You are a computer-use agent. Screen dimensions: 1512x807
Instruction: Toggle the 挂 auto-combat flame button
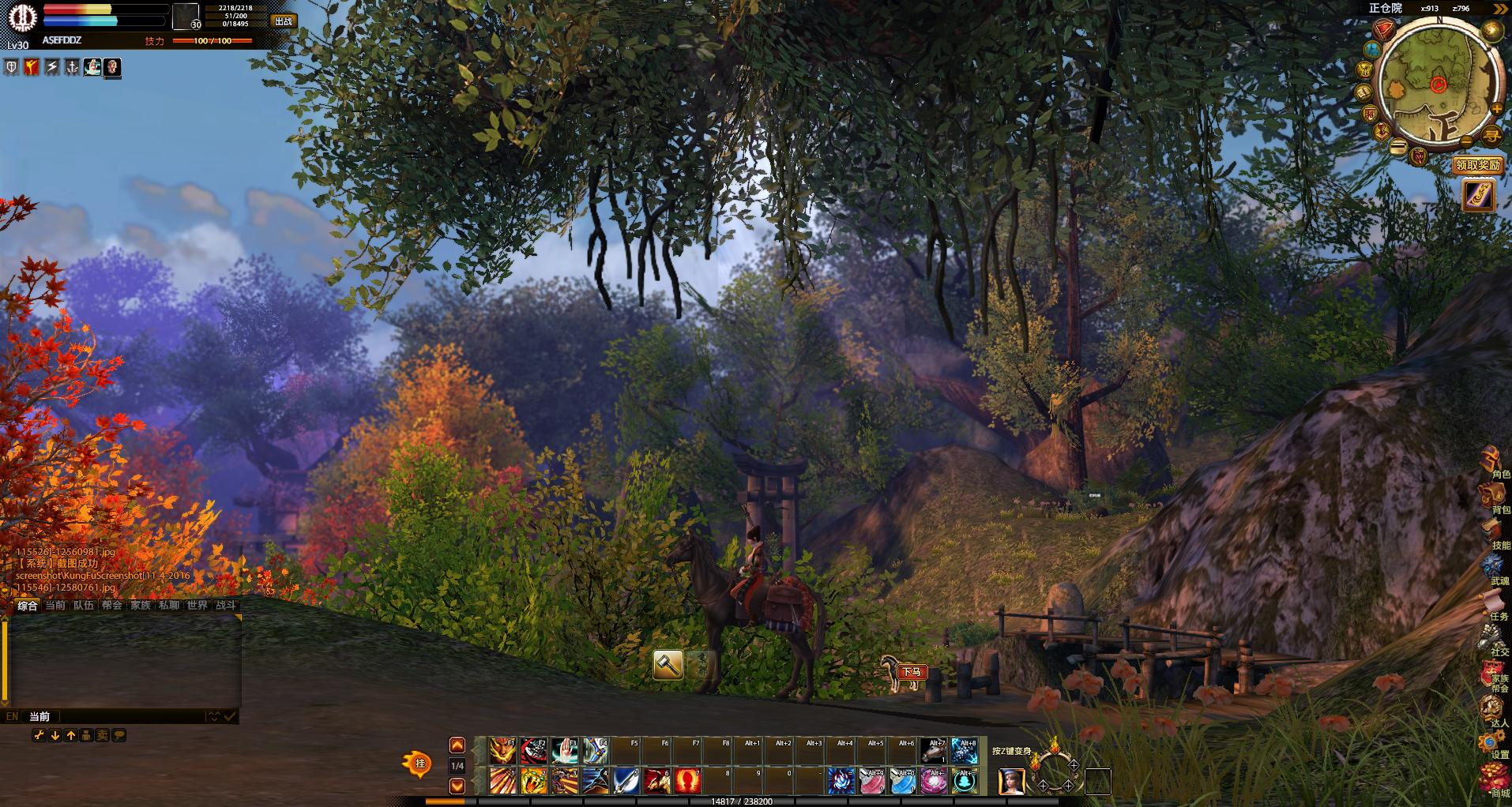[x=419, y=764]
